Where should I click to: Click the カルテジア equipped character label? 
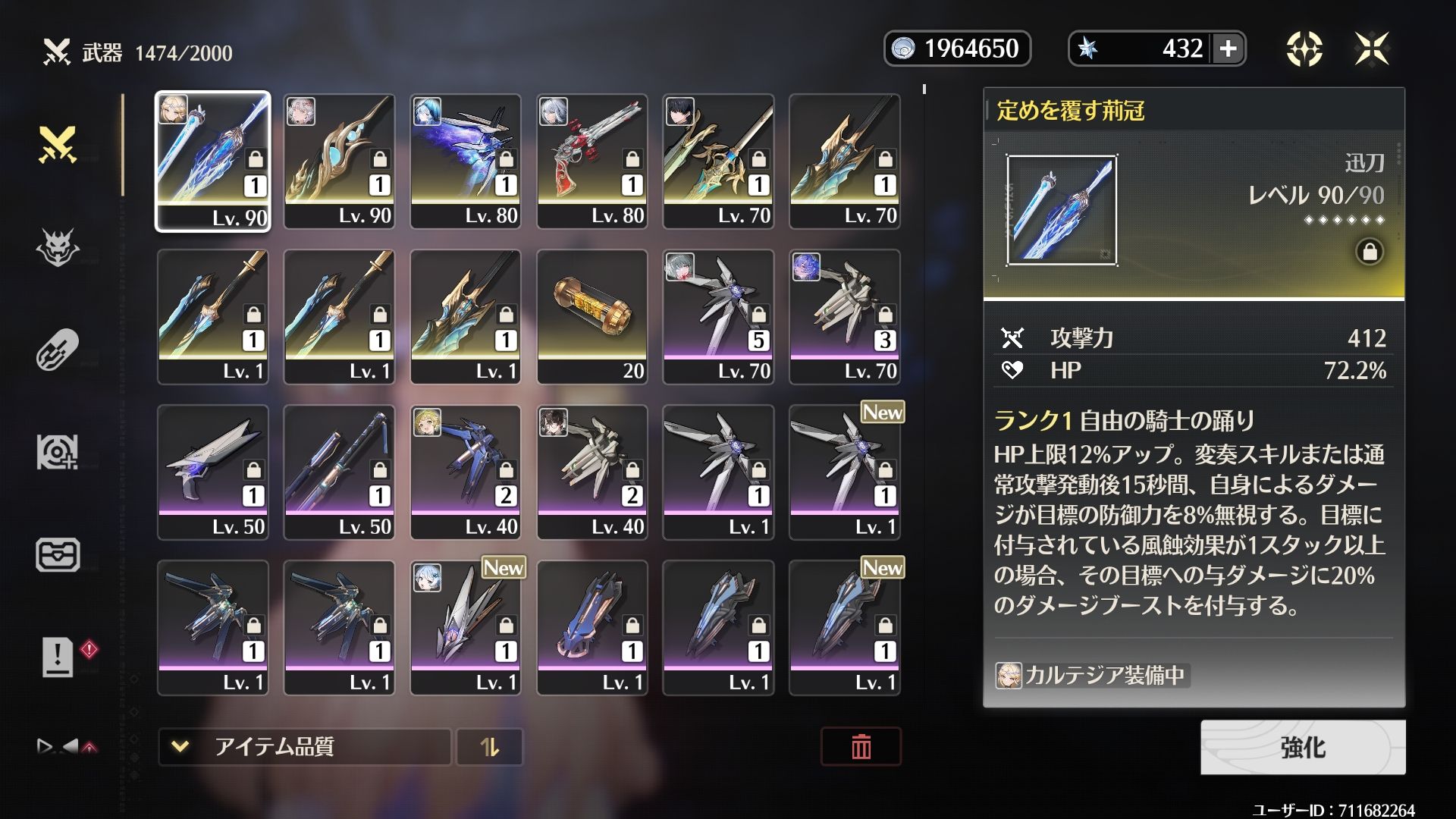1092,675
